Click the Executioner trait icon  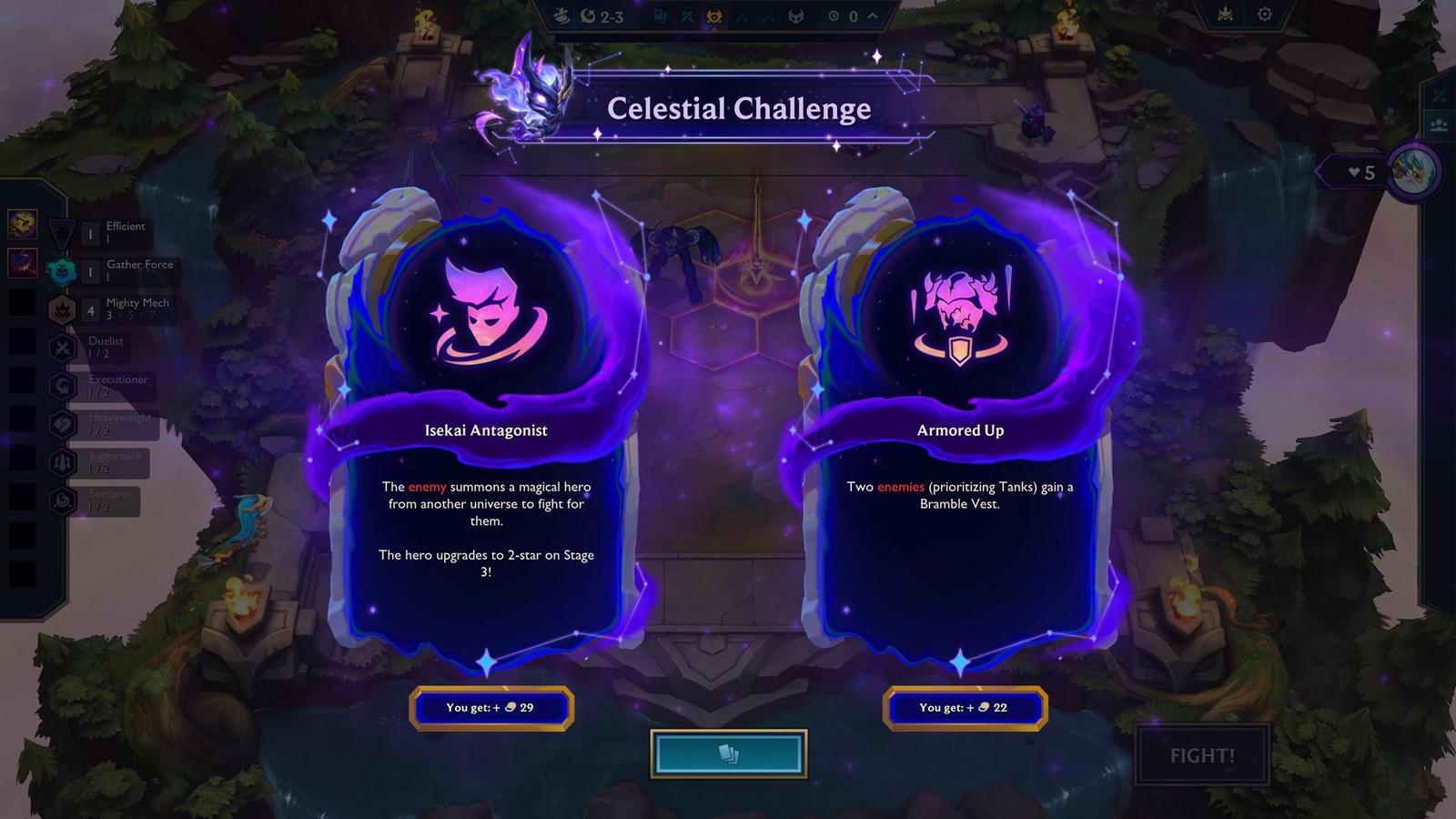pos(62,386)
